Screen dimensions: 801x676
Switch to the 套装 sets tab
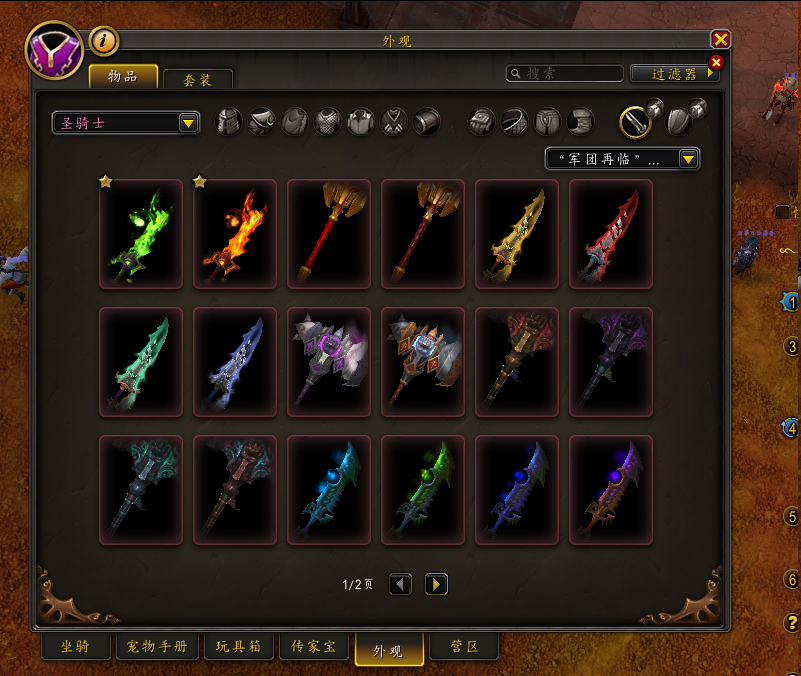click(x=198, y=80)
